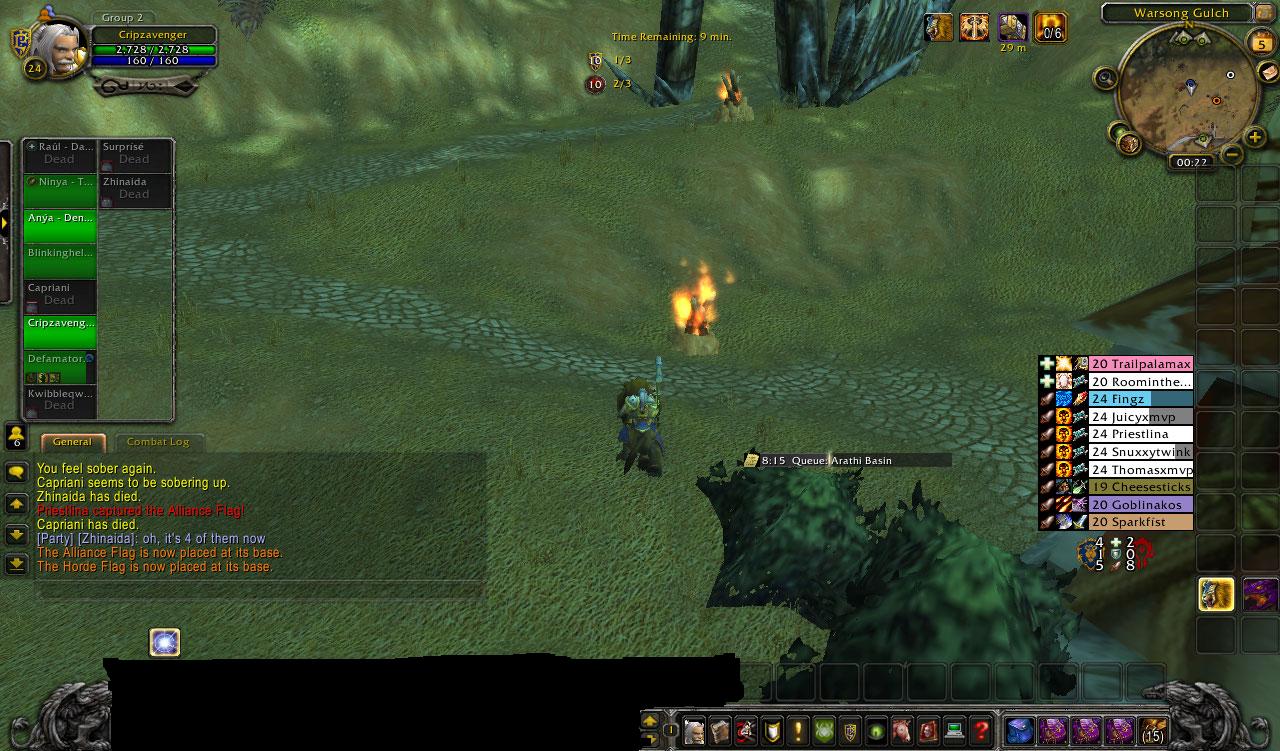Select the General chat tab
1280x751 pixels.
tap(72, 441)
